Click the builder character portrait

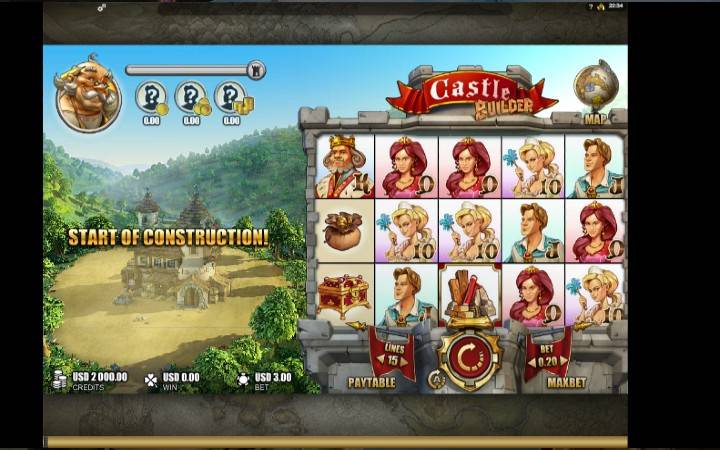[86, 93]
